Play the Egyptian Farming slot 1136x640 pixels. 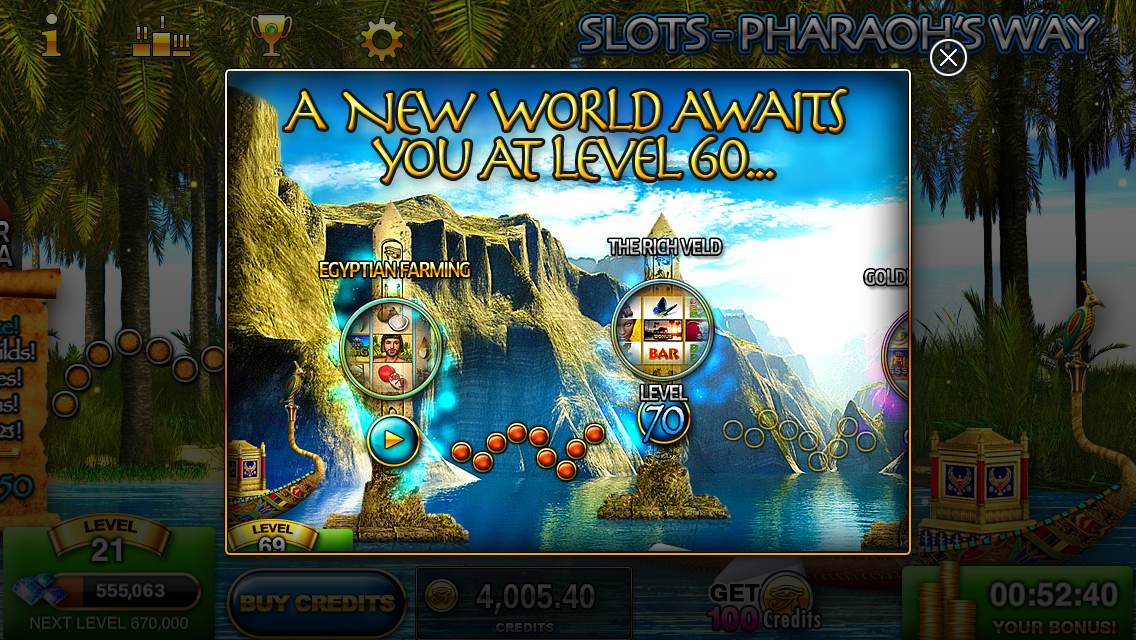392,439
